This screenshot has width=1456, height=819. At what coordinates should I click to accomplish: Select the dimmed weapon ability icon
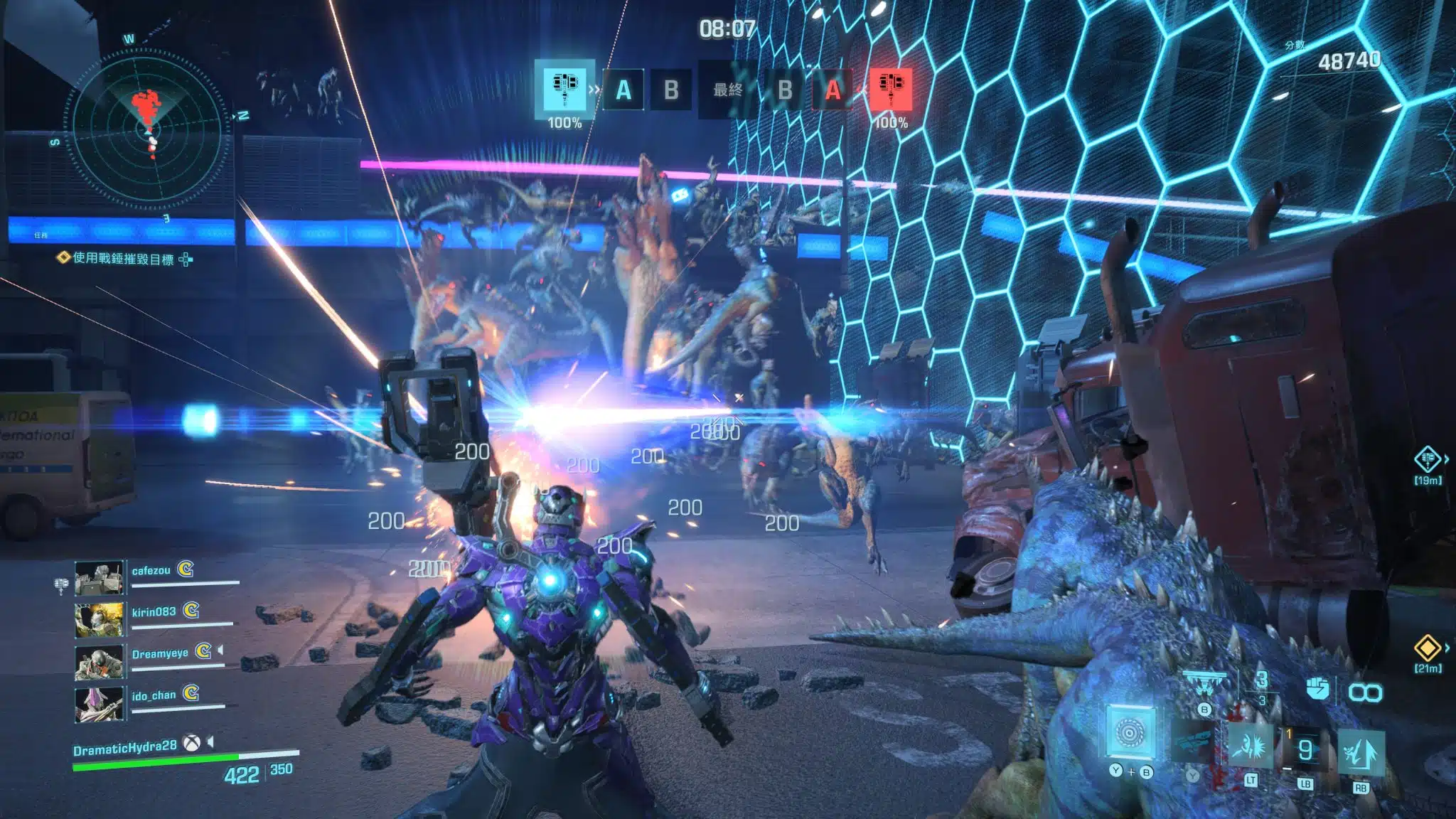point(1193,739)
